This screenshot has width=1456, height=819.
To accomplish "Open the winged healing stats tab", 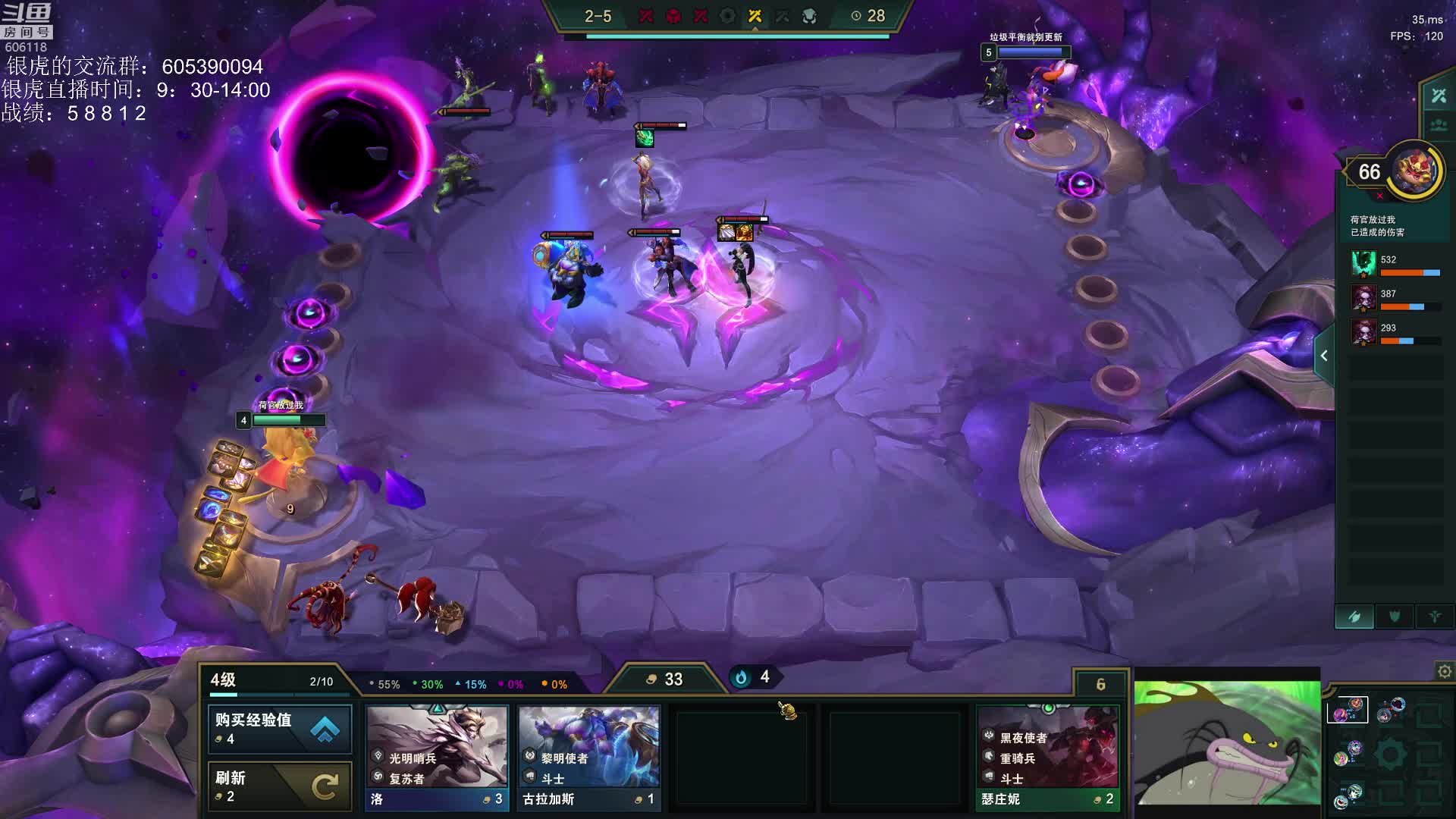I will 1434,617.
